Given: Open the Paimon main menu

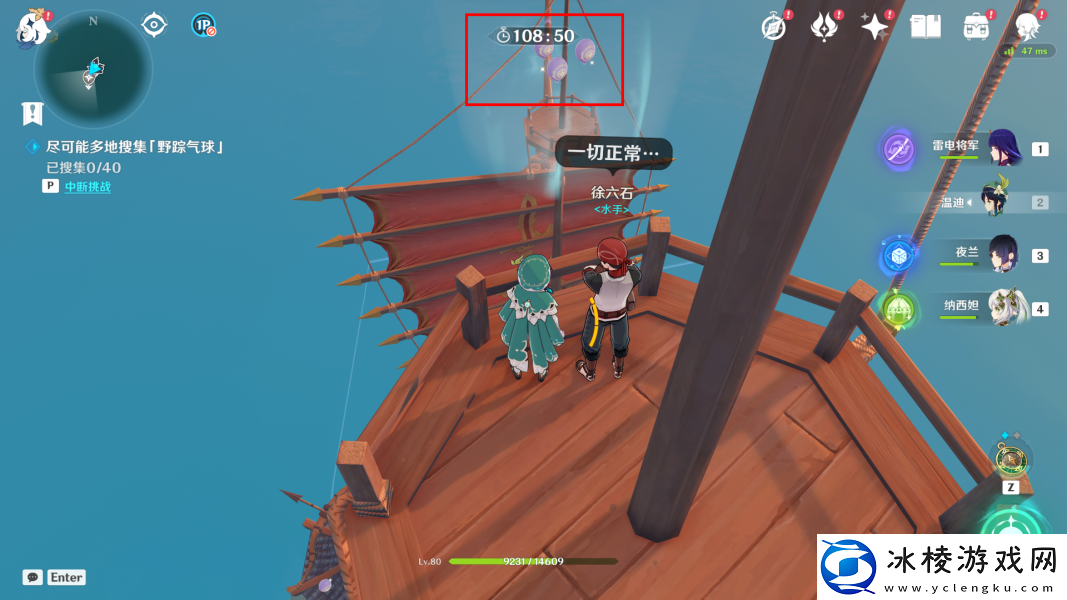Looking at the screenshot, I should [33, 28].
